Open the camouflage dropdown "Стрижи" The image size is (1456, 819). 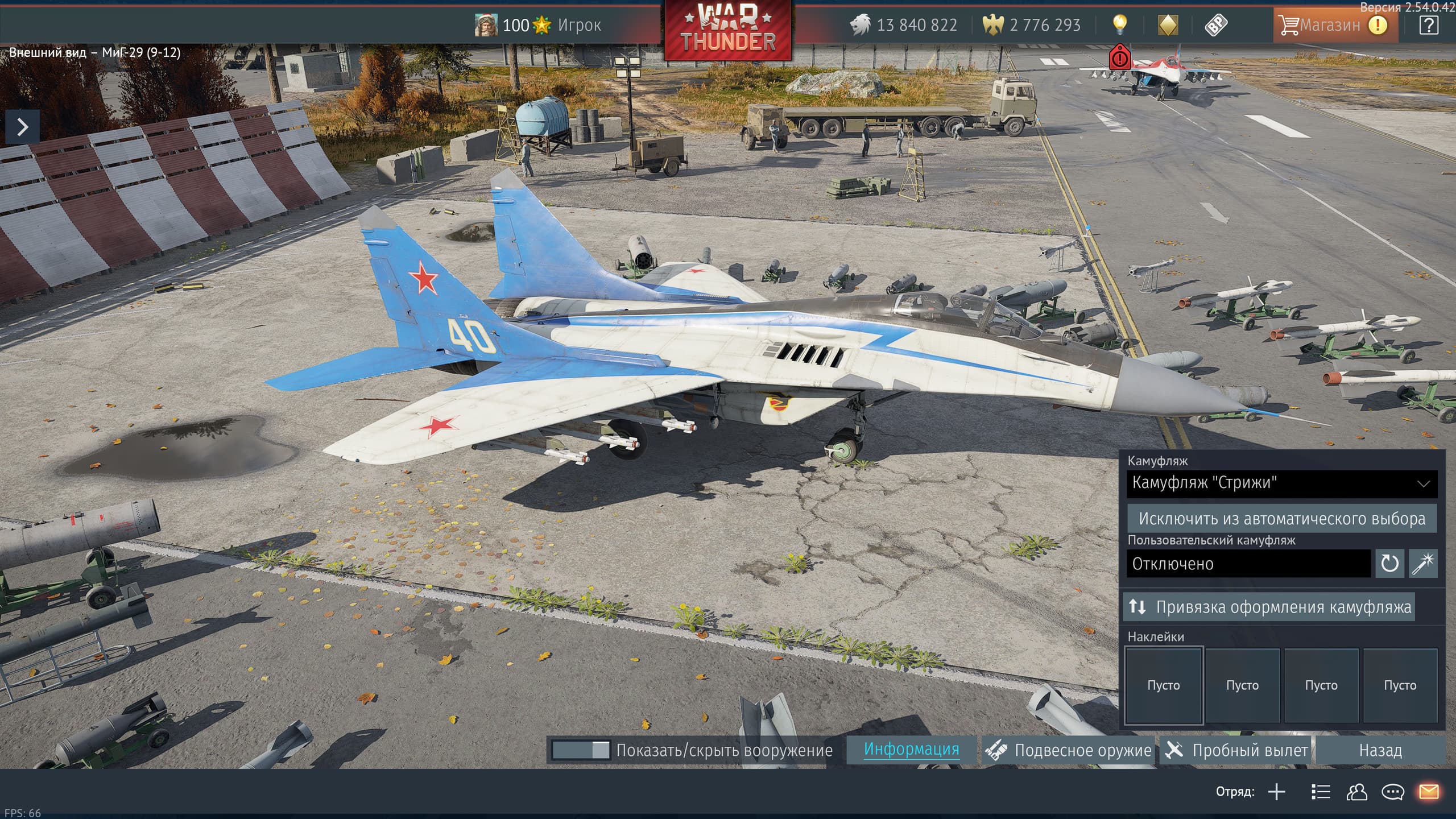(x=1281, y=483)
